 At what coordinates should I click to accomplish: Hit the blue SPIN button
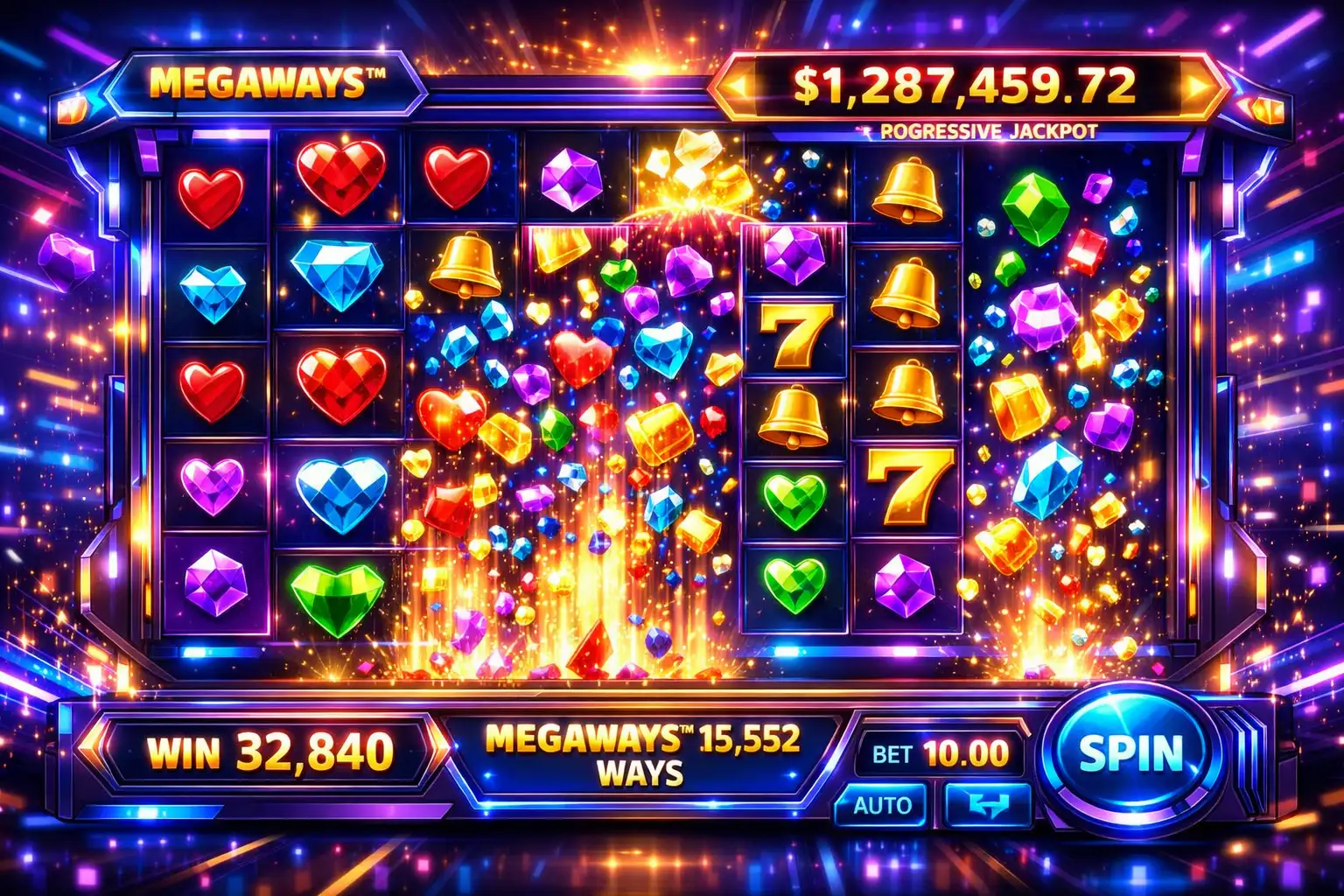(x=1130, y=753)
